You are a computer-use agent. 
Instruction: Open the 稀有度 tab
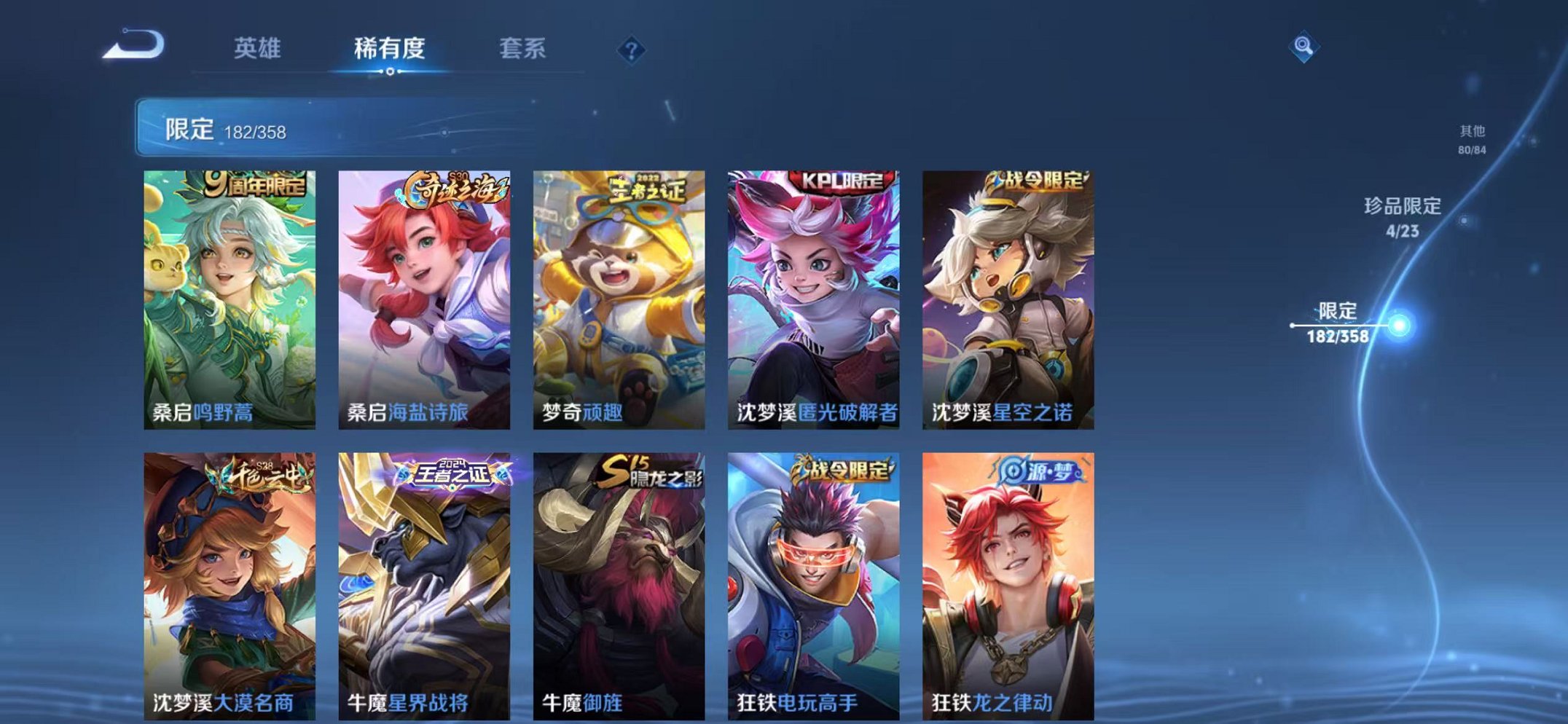tap(391, 46)
